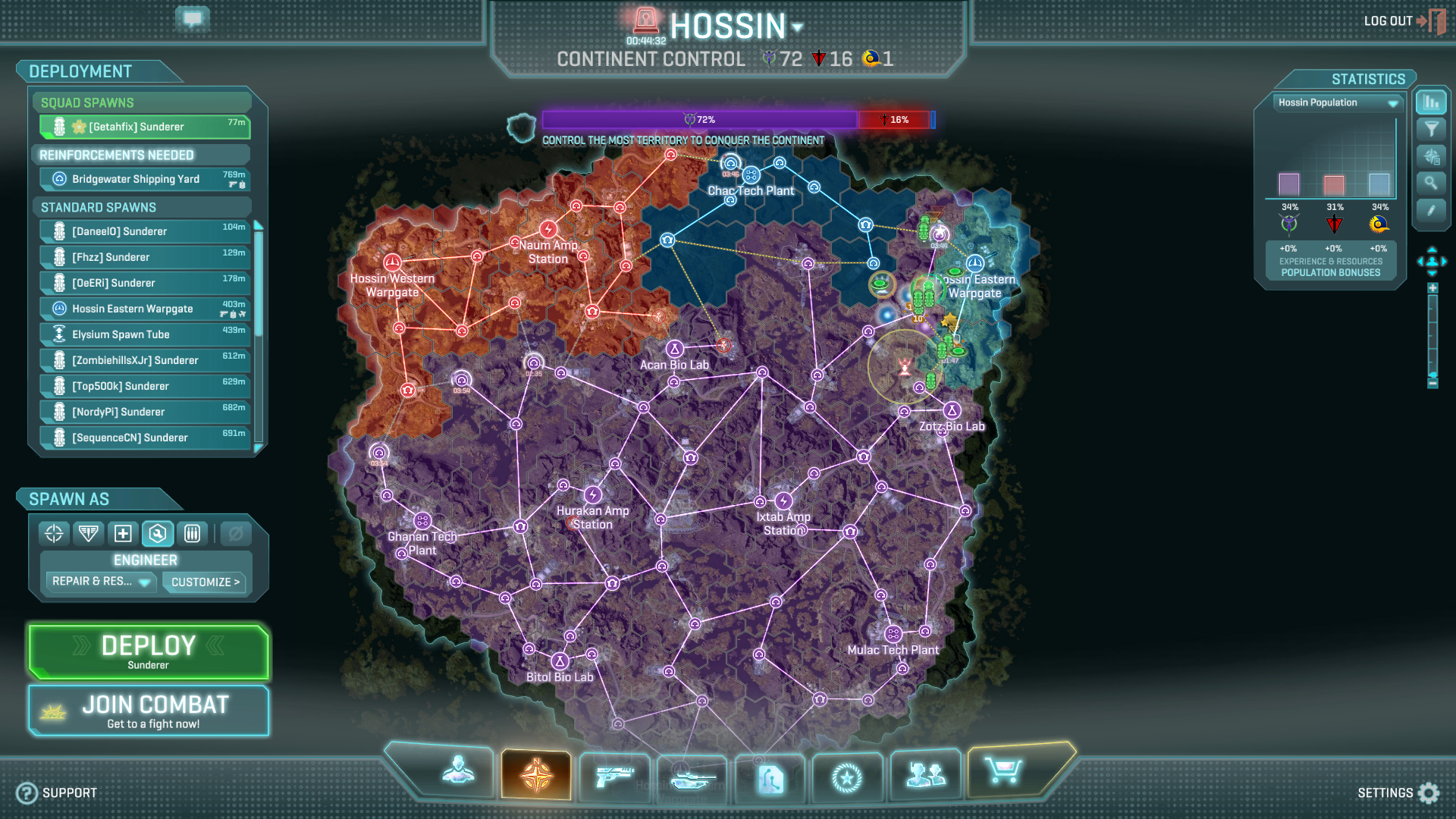Open the chat bubble window
This screenshot has height=819, width=1456.
tap(193, 19)
